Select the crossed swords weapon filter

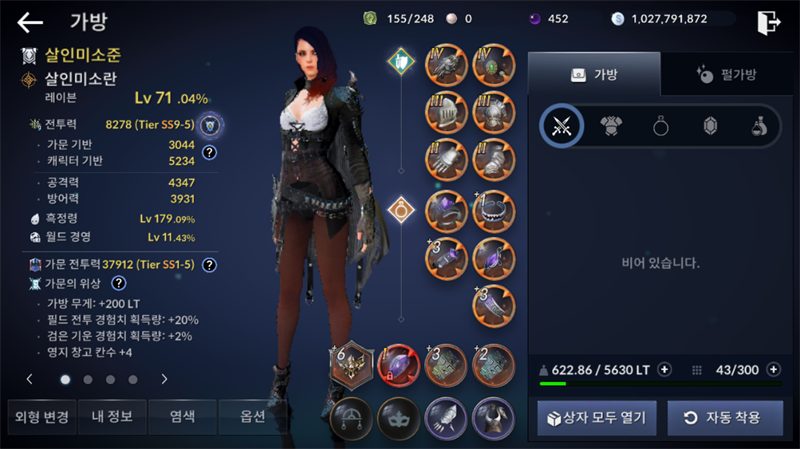click(561, 126)
